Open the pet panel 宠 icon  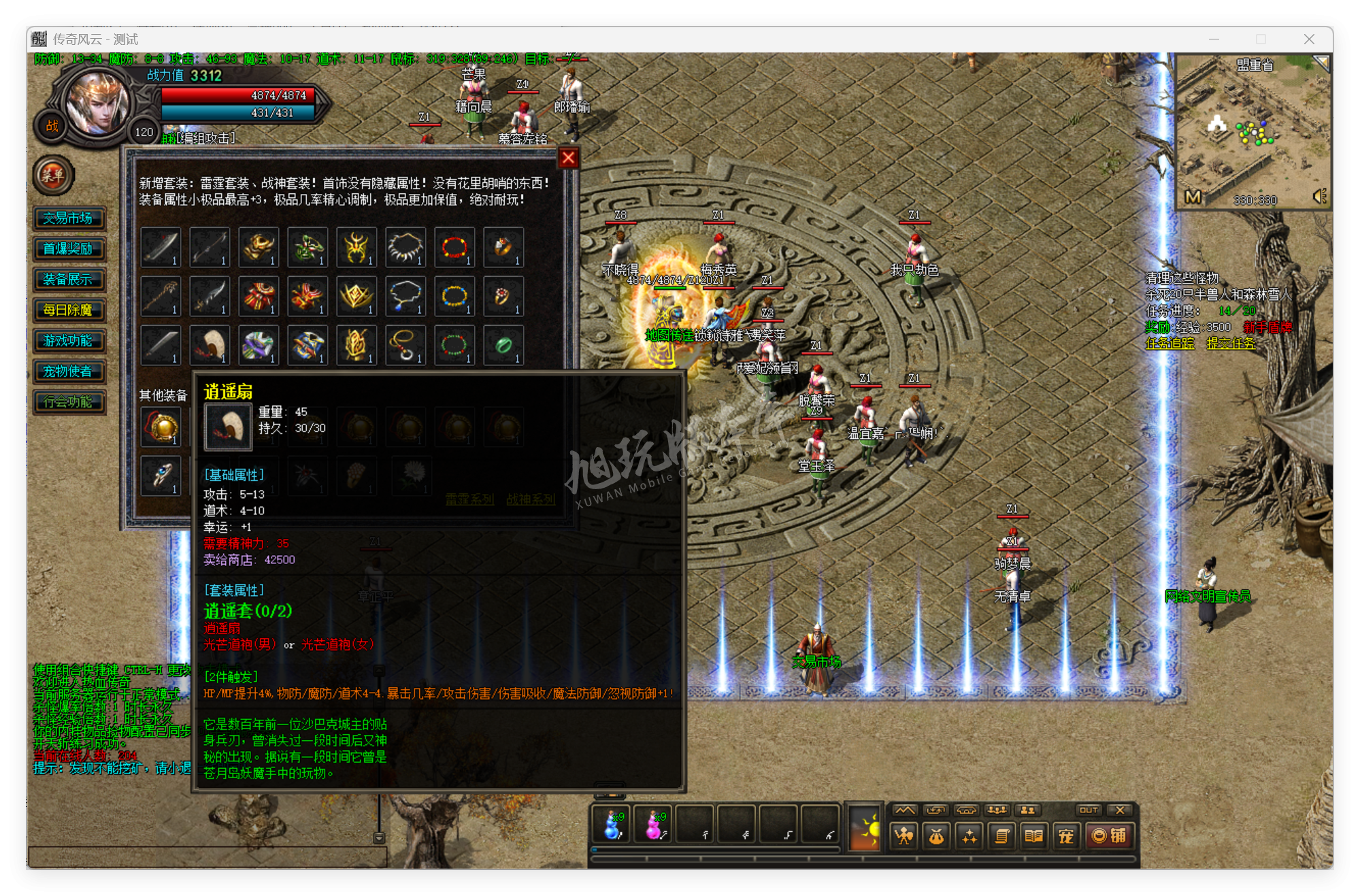point(1065,837)
